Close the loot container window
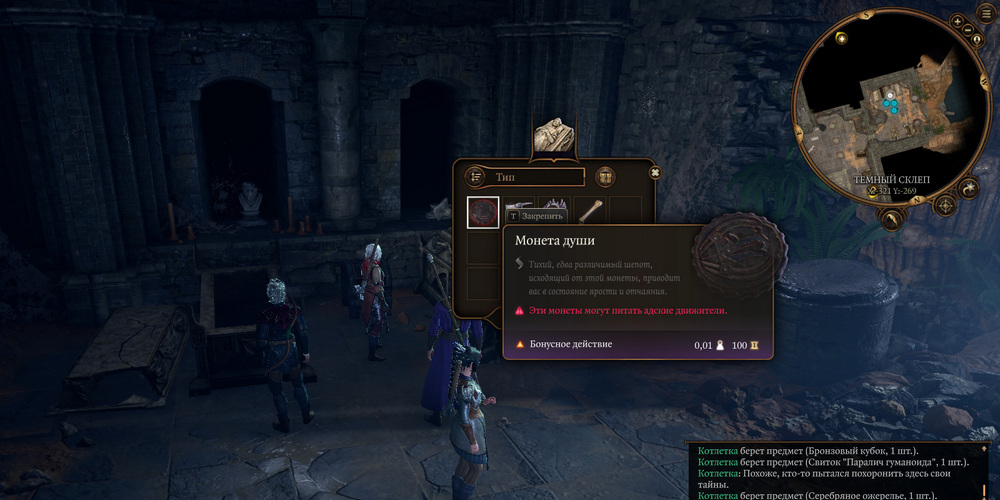 click(655, 173)
